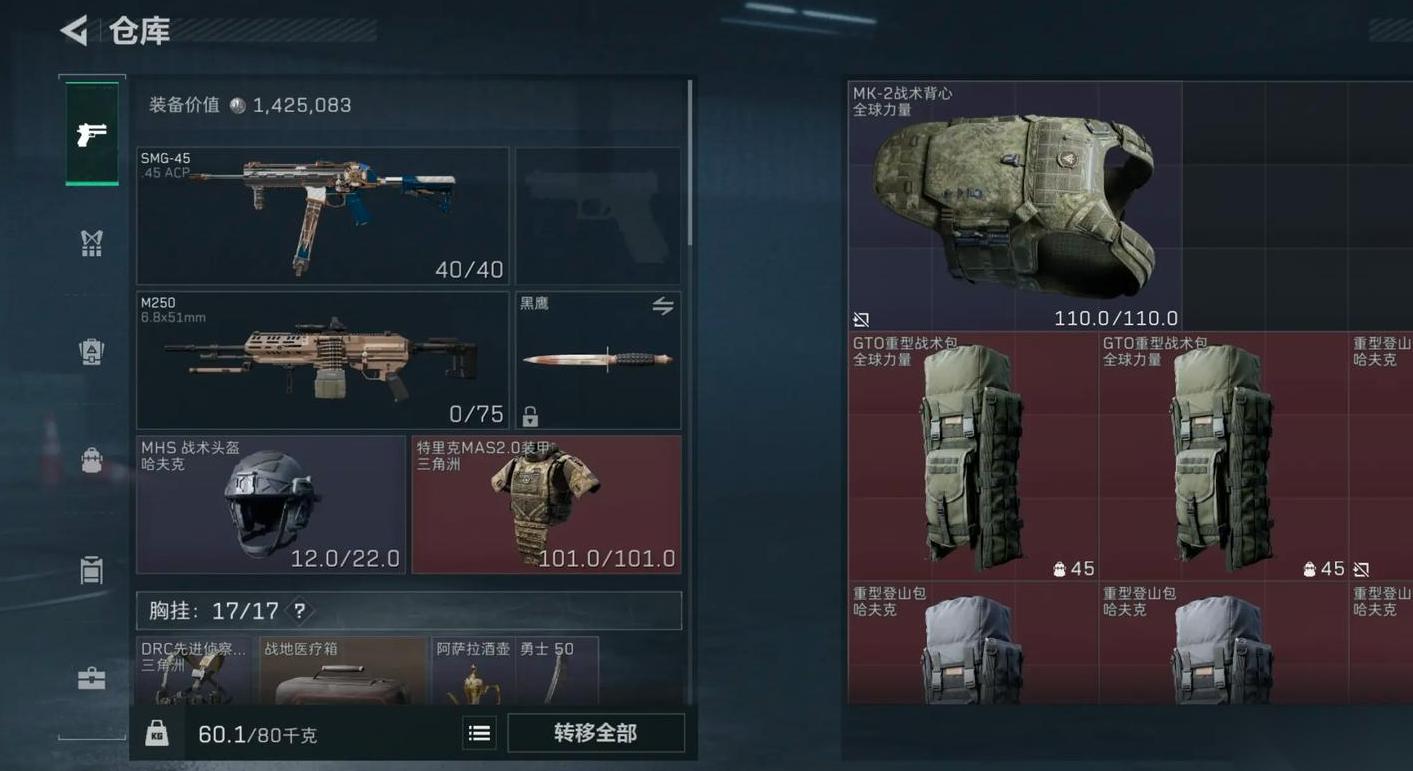This screenshot has height=771, width=1413.
Task: Select the pistol weapons tab
Action: [92, 133]
